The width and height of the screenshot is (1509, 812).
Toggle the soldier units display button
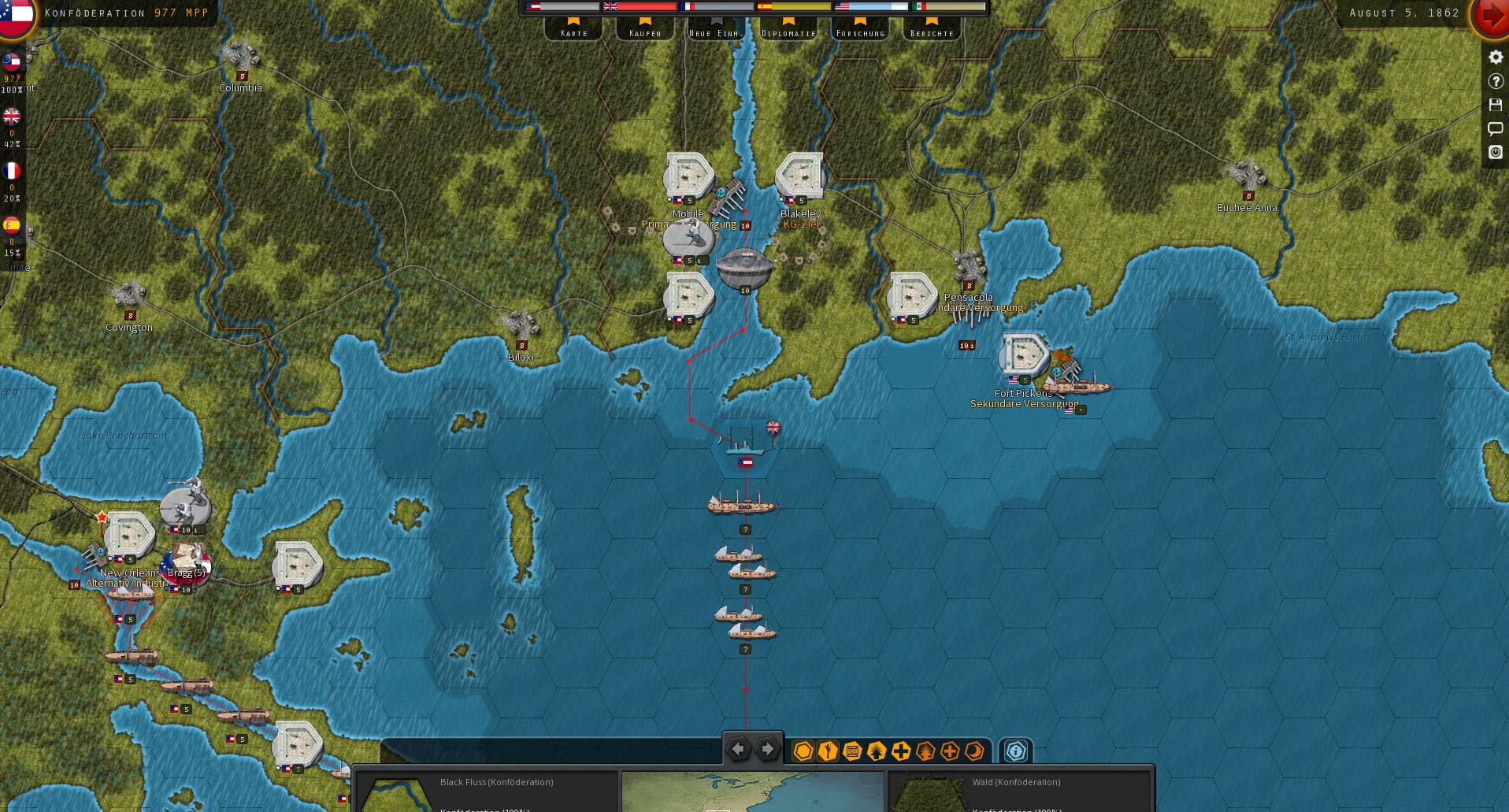(828, 751)
